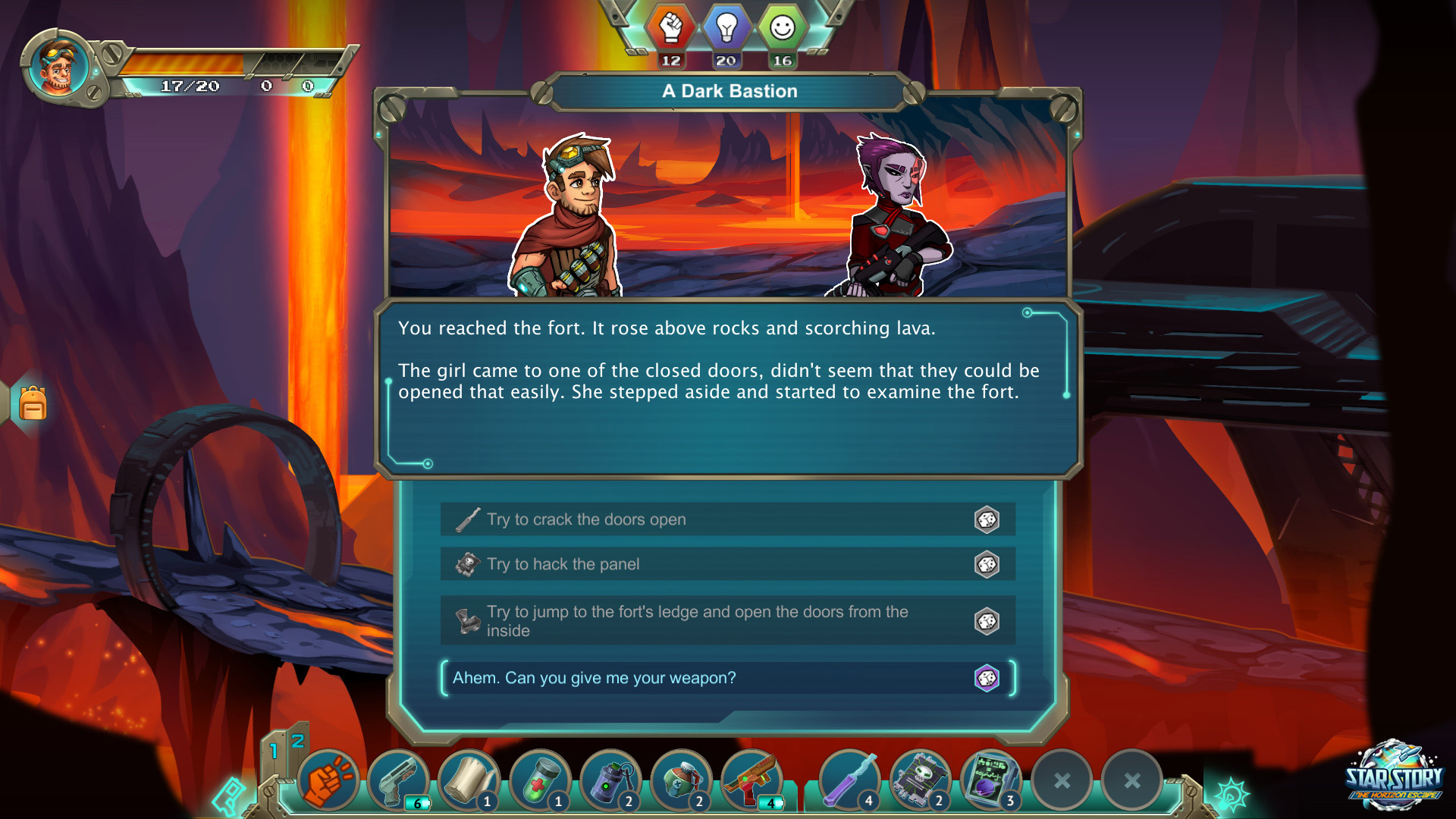
Task: Use the green healing potion item
Action: 540,780
